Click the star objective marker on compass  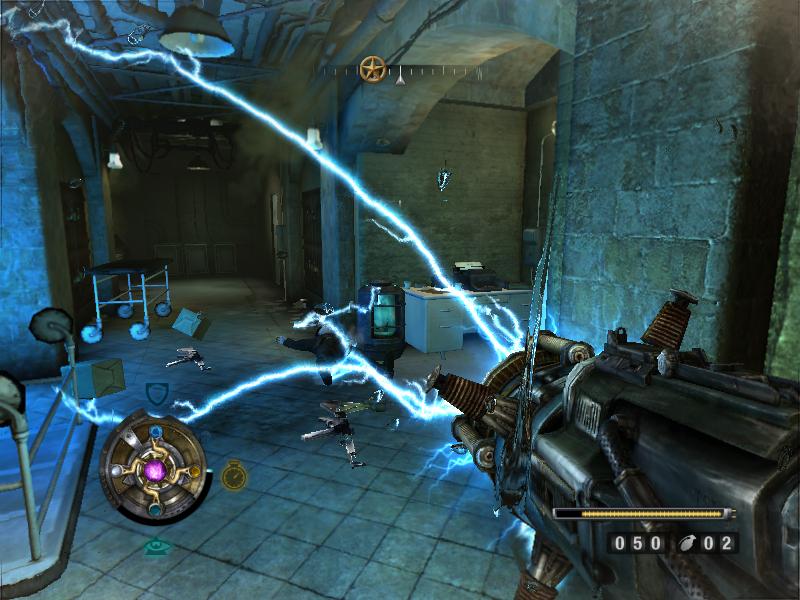pos(373,69)
